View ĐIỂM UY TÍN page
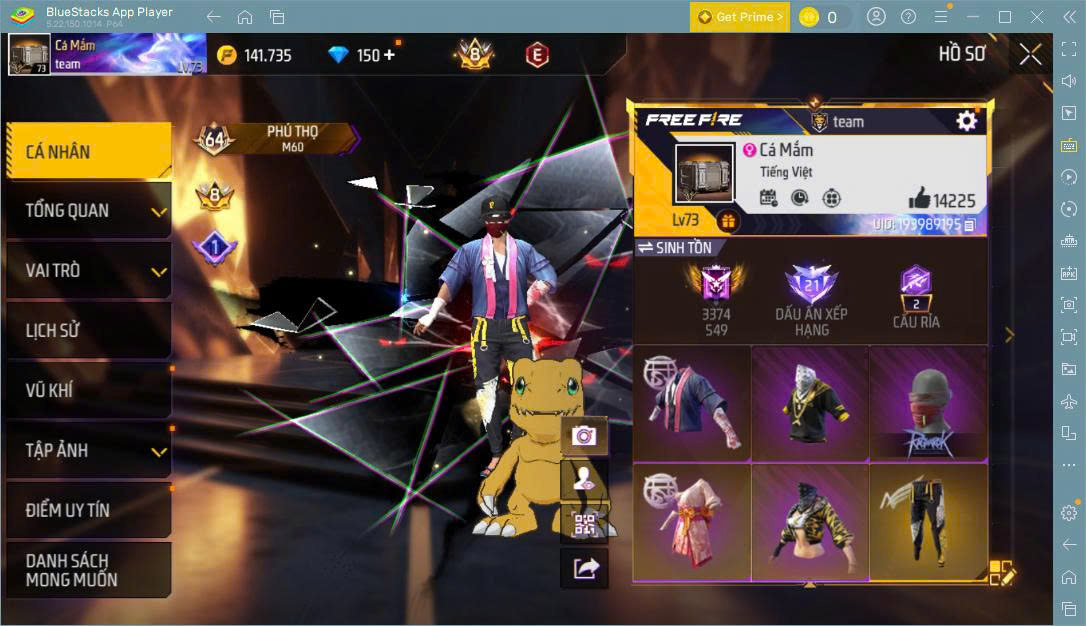This screenshot has height=626, width=1086. tap(88, 510)
